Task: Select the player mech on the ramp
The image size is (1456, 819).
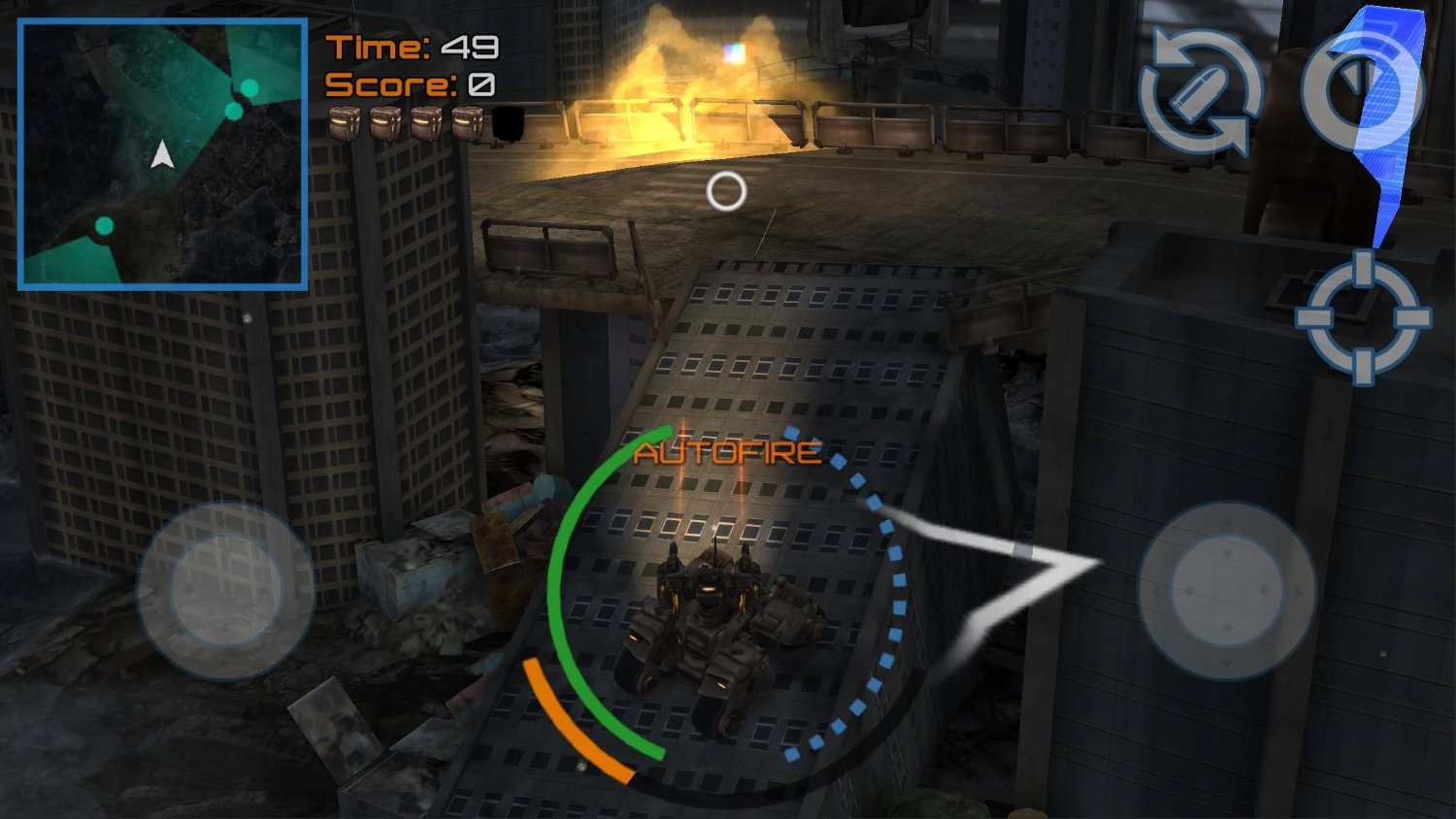Action: pyautogui.click(x=718, y=631)
